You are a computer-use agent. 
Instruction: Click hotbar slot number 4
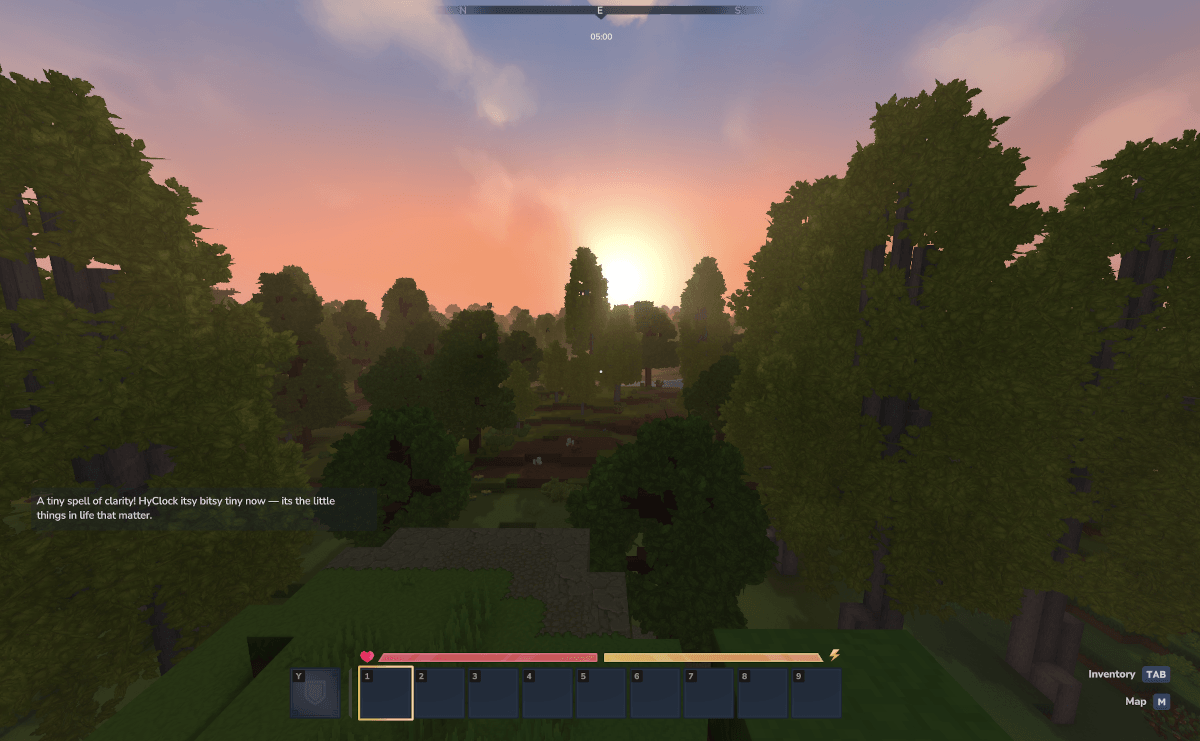pyautogui.click(x=548, y=693)
